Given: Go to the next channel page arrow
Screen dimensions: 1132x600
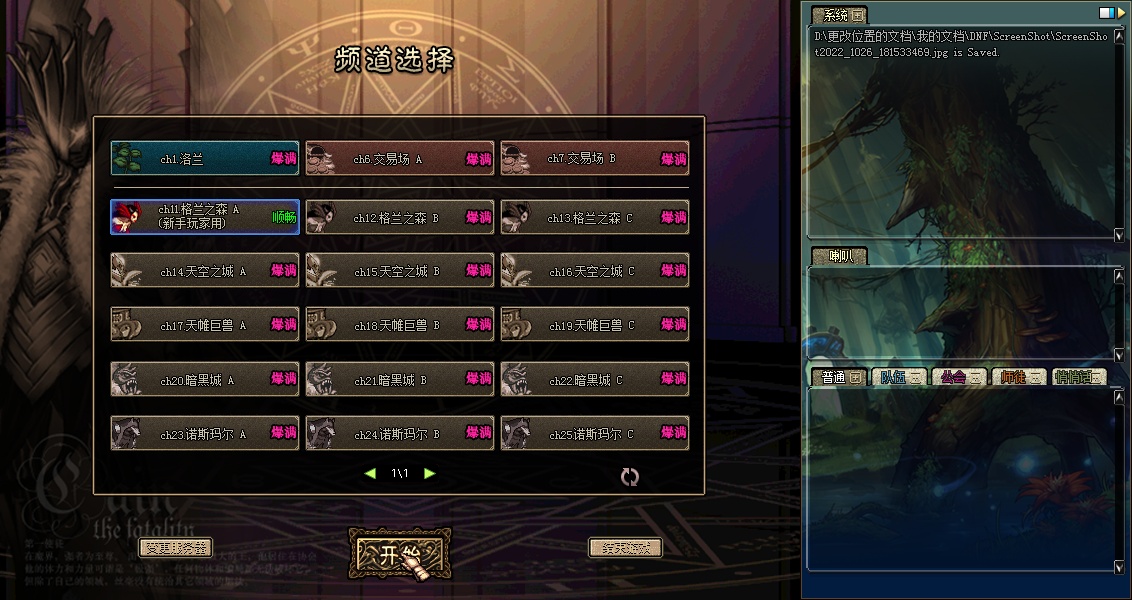Looking at the screenshot, I should click(430, 473).
